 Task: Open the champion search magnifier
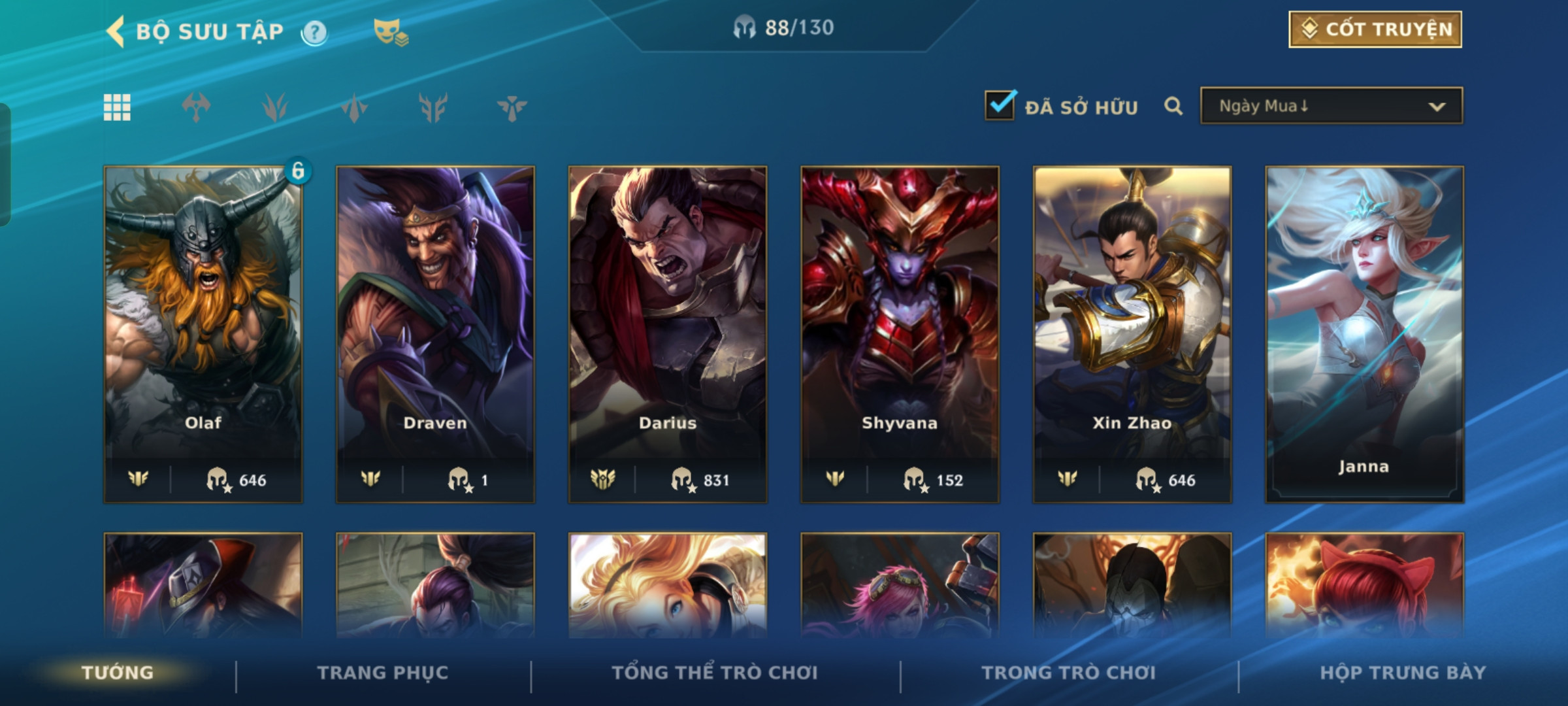[x=1173, y=106]
